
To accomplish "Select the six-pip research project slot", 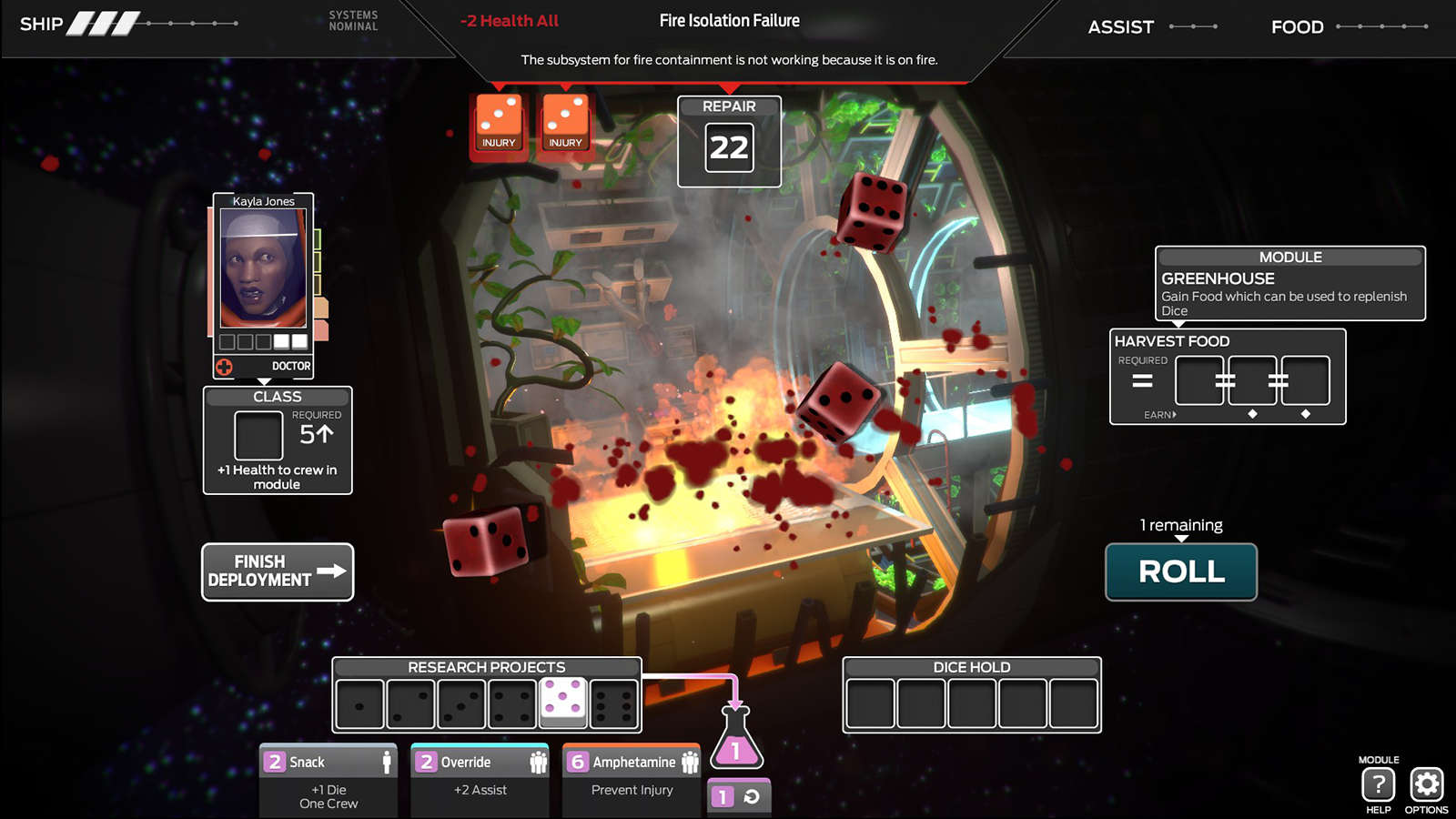I will (614, 704).
